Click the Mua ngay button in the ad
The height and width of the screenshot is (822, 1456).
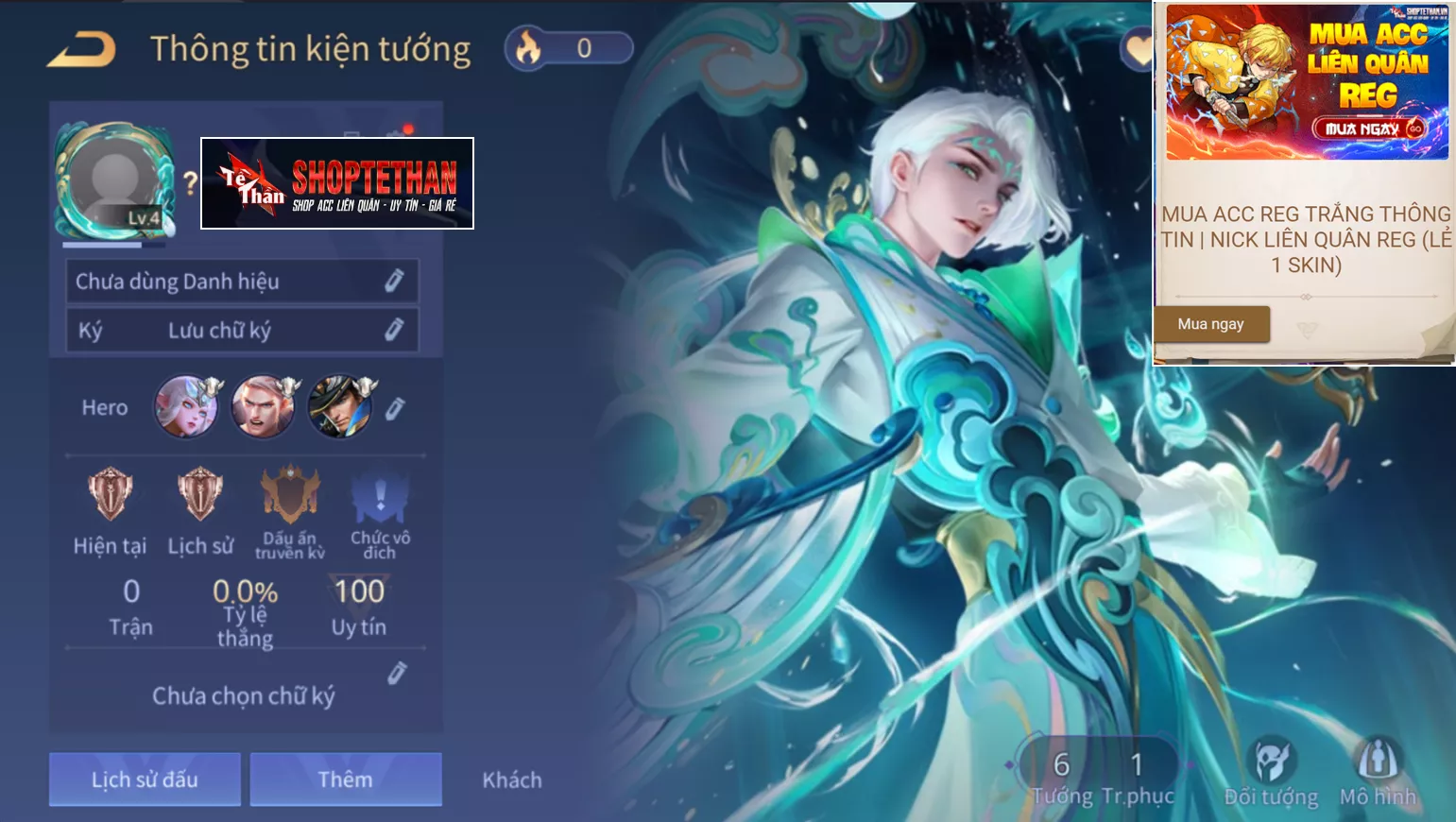(1211, 324)
